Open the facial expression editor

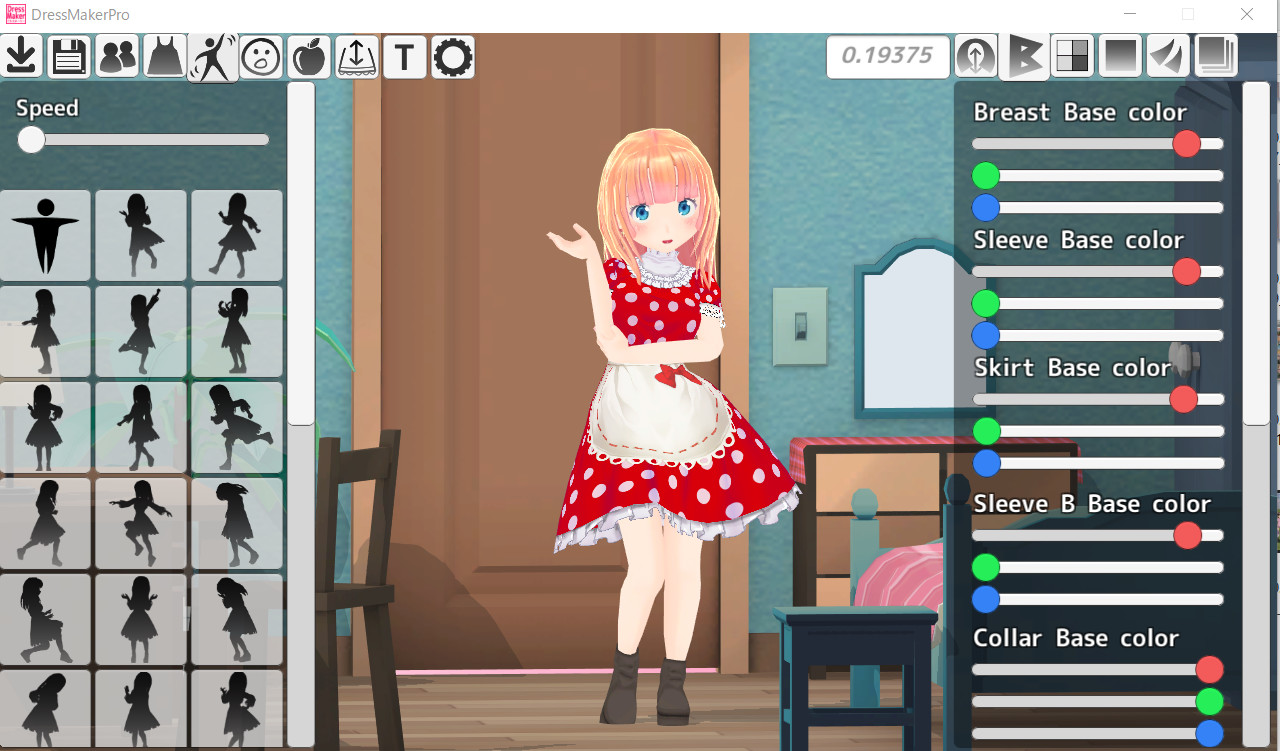coord(260,57)
